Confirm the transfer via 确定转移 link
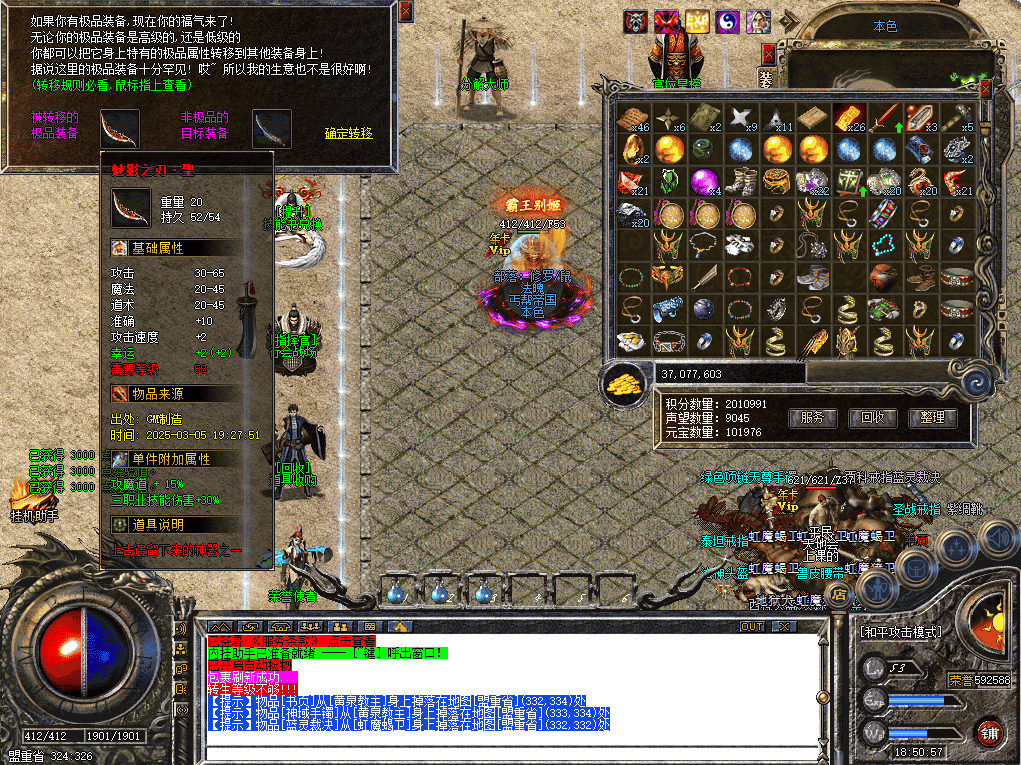Image resolution: width=1021 pixels, height=765 pixels. point(348,133)
